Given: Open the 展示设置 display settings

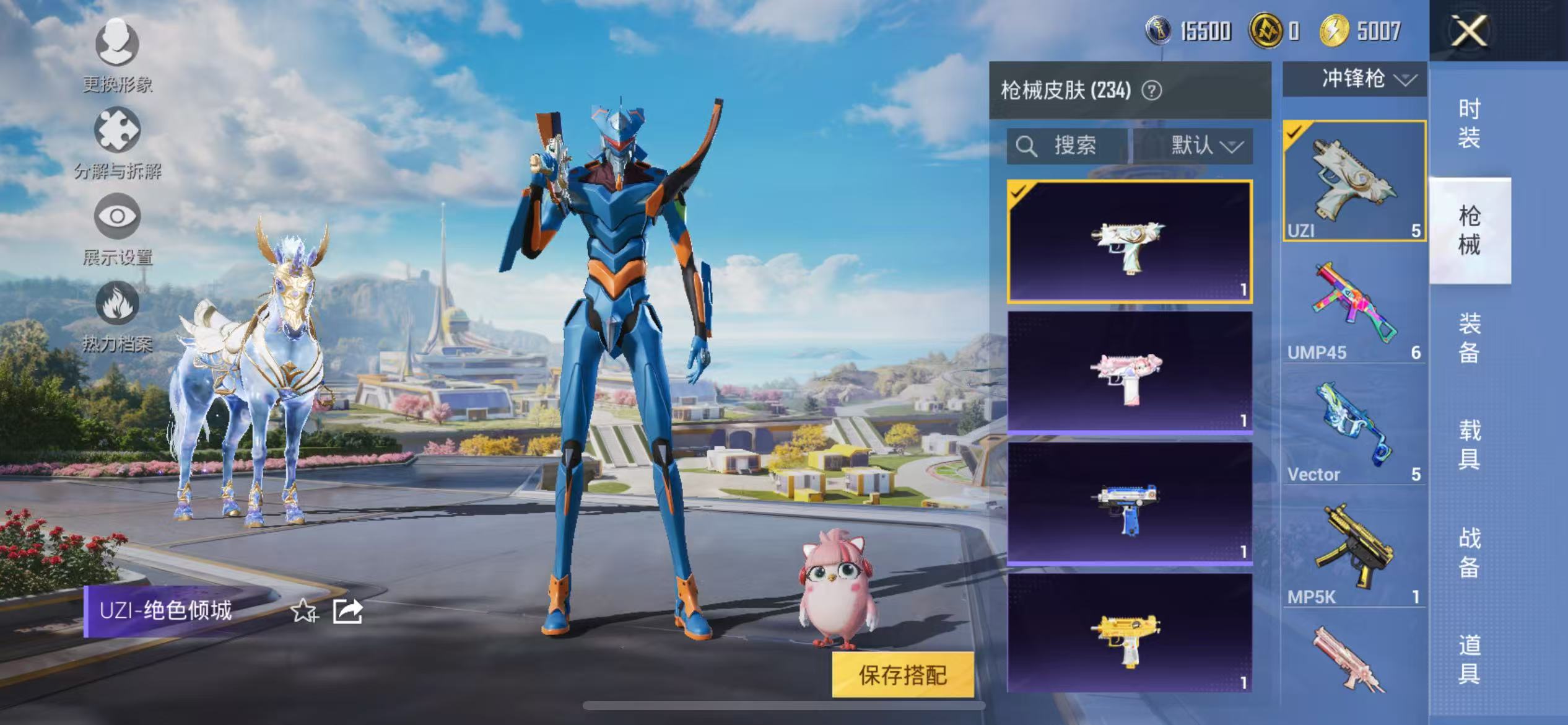Looking at the screenshot, I should pyautogui.click(x=116, y=229).
